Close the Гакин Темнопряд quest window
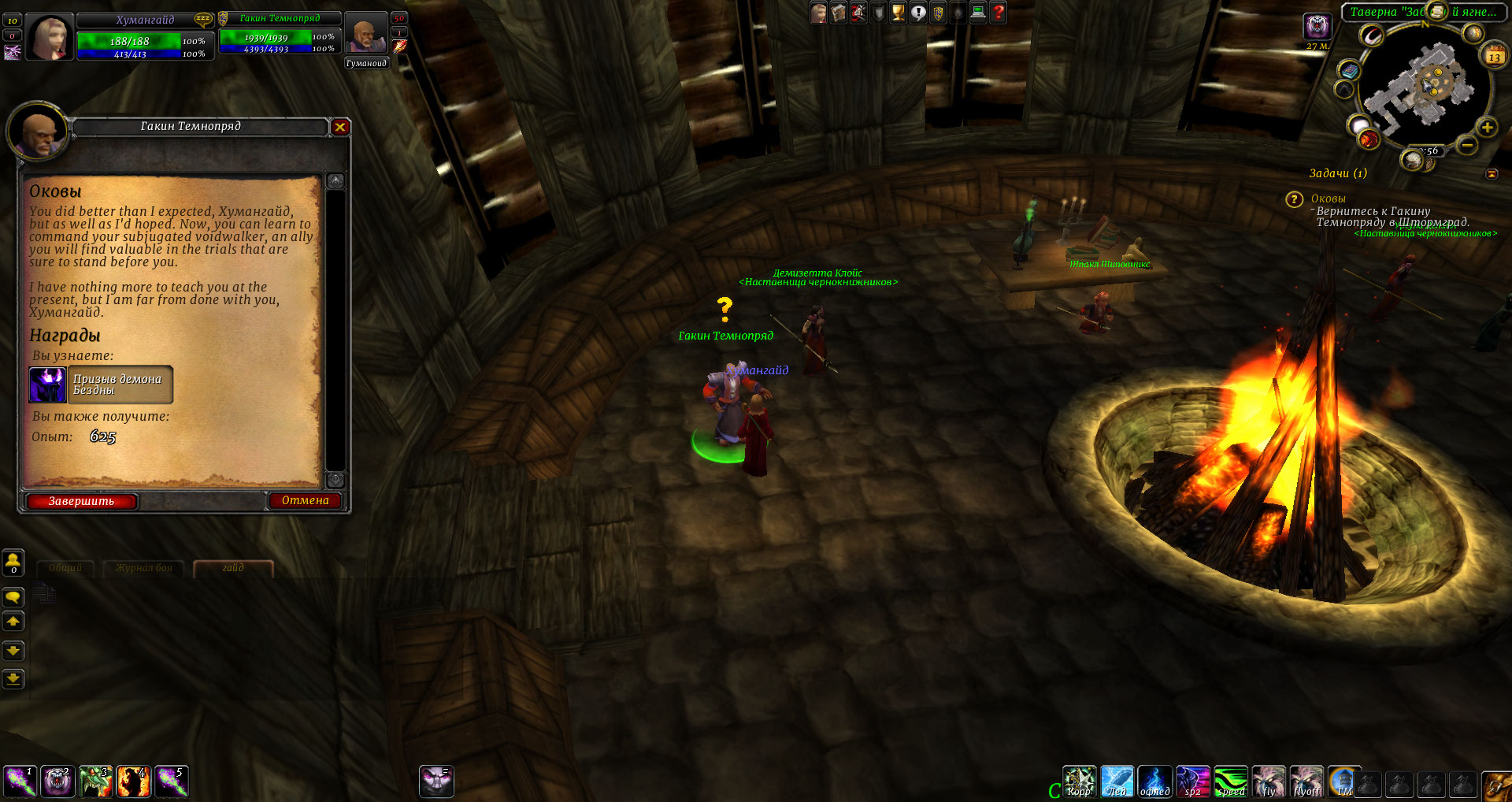 (x=340, y=127)
